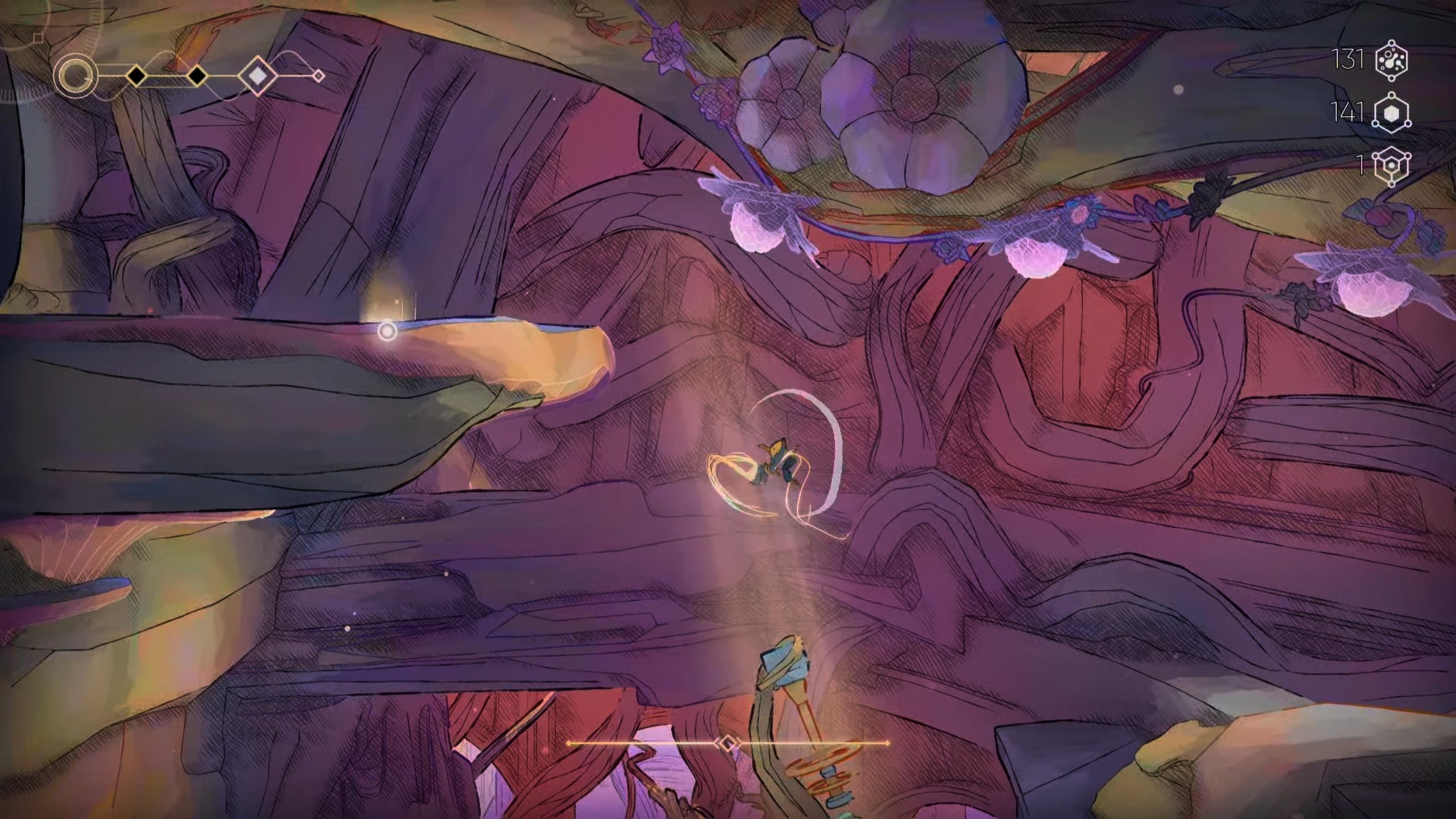Select the large diamond with white center

(258, 75)
